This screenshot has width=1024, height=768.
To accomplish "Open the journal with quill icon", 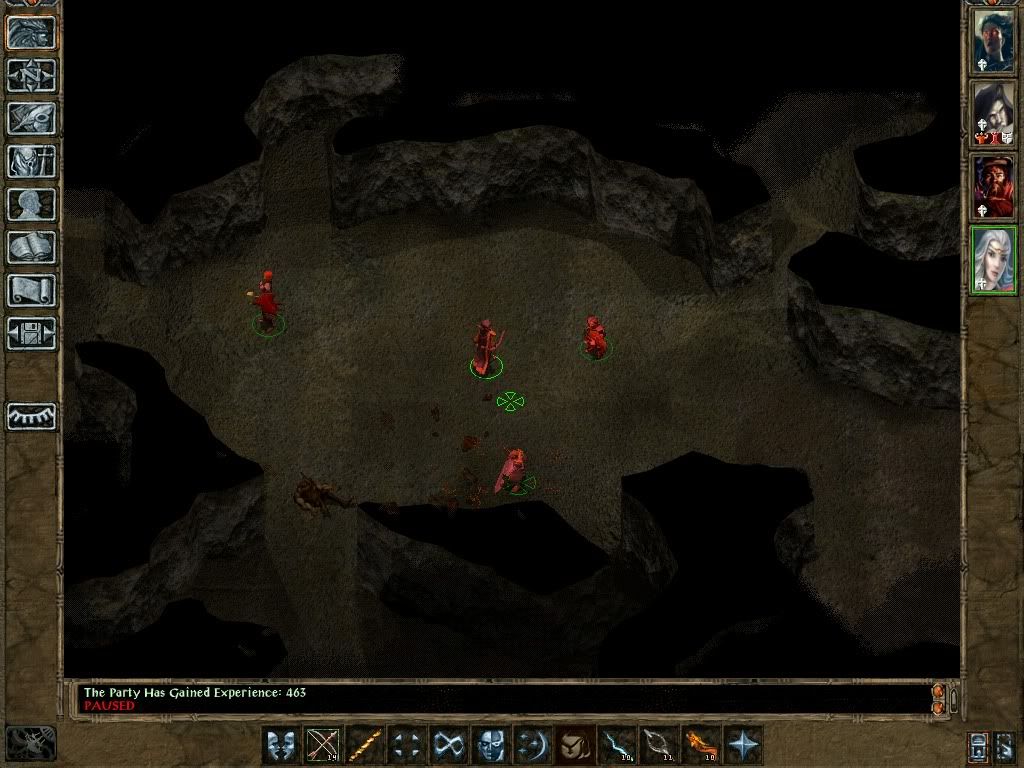I will [32, 118].
